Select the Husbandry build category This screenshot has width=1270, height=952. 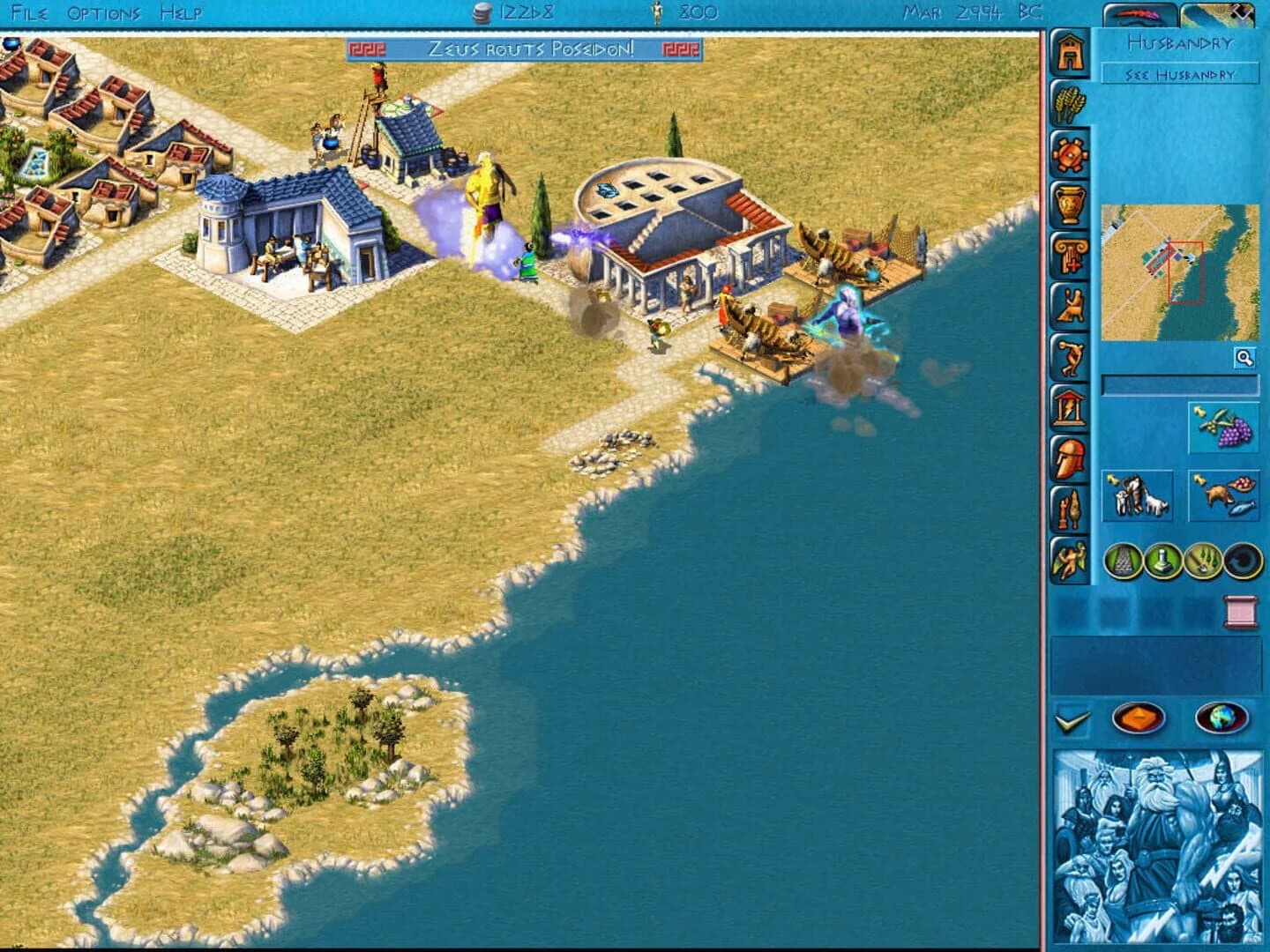1072,104
